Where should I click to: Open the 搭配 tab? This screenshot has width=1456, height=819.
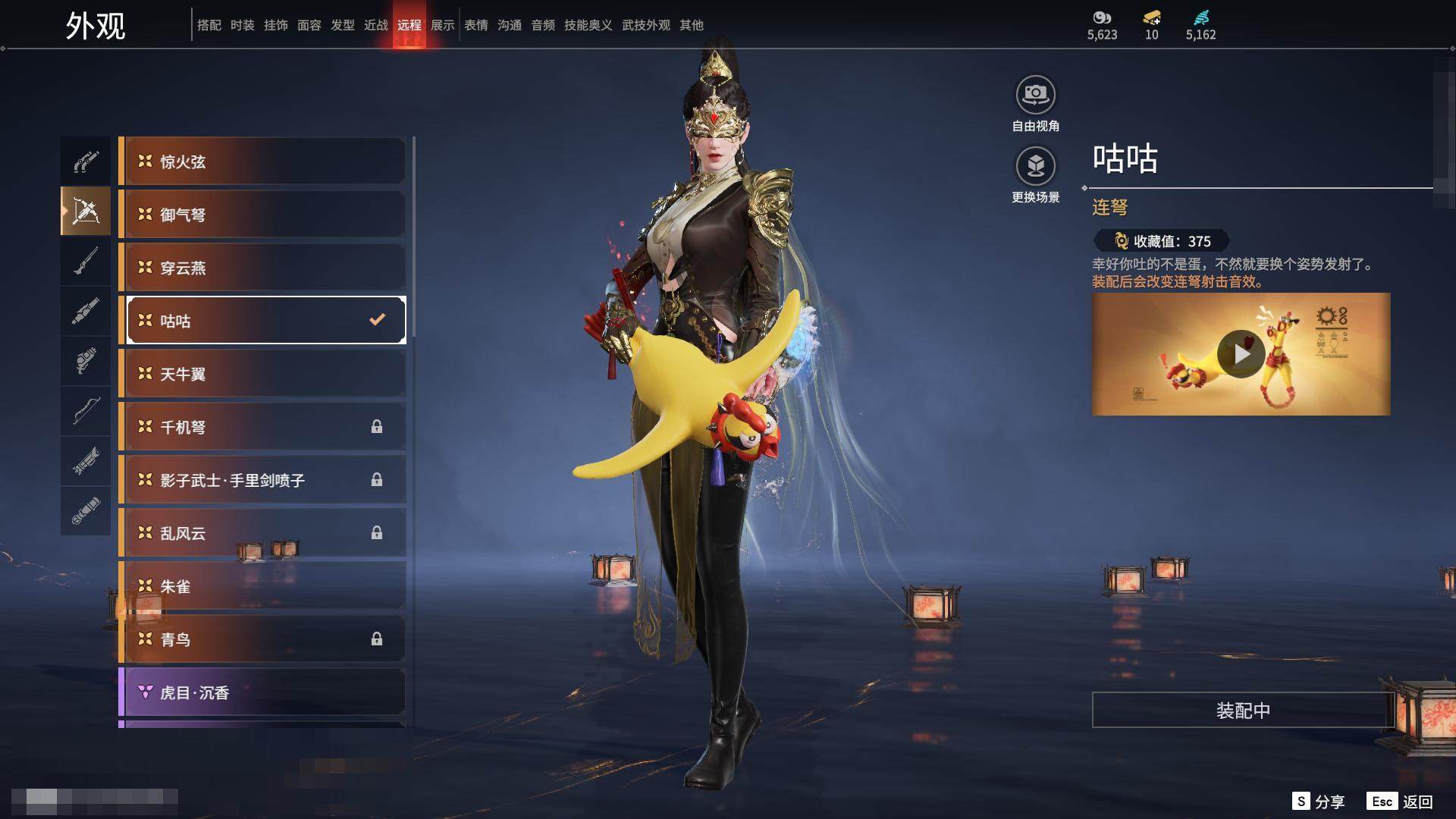pyautogui.click(x=209, y=25)
